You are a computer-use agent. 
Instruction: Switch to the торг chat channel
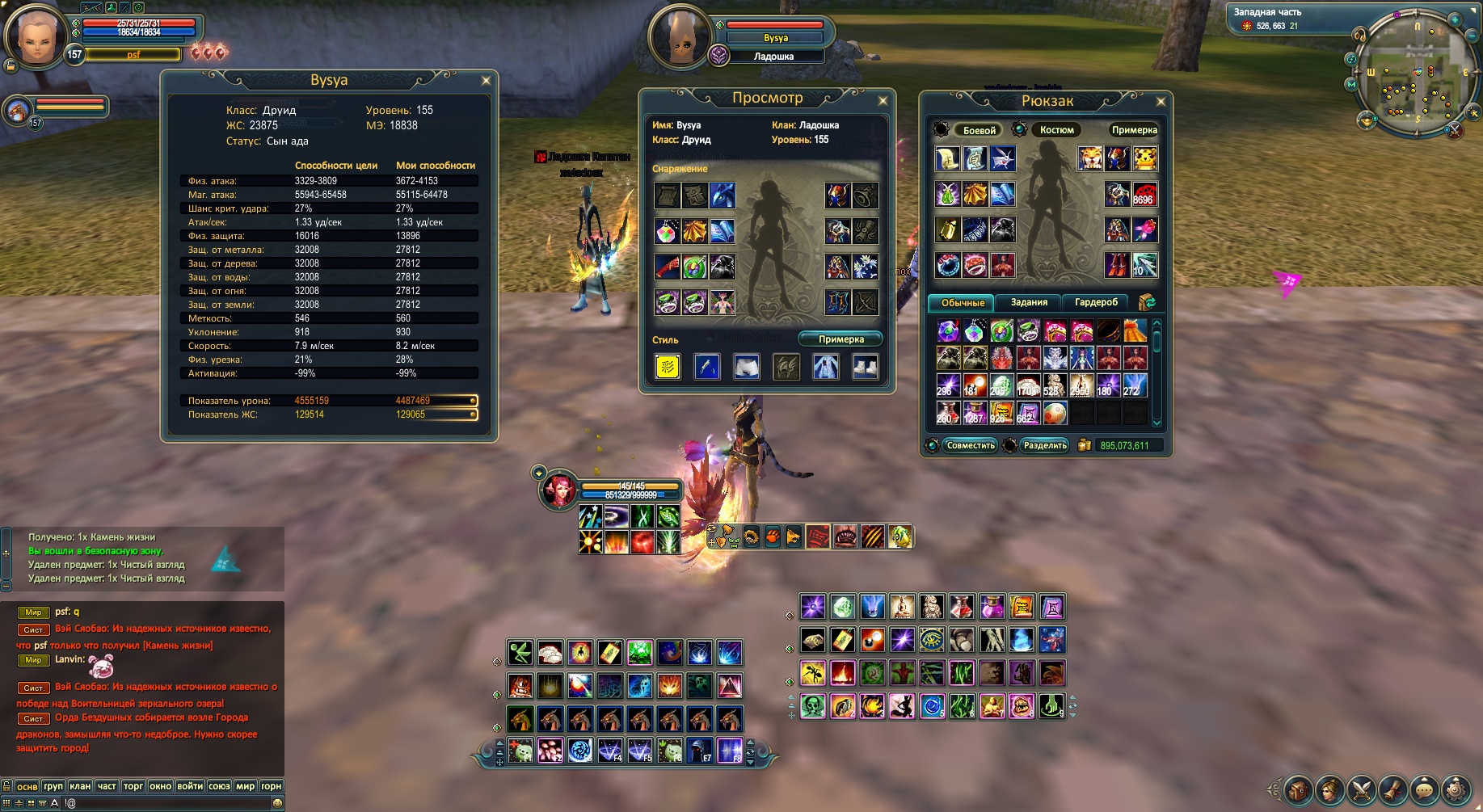133,786
